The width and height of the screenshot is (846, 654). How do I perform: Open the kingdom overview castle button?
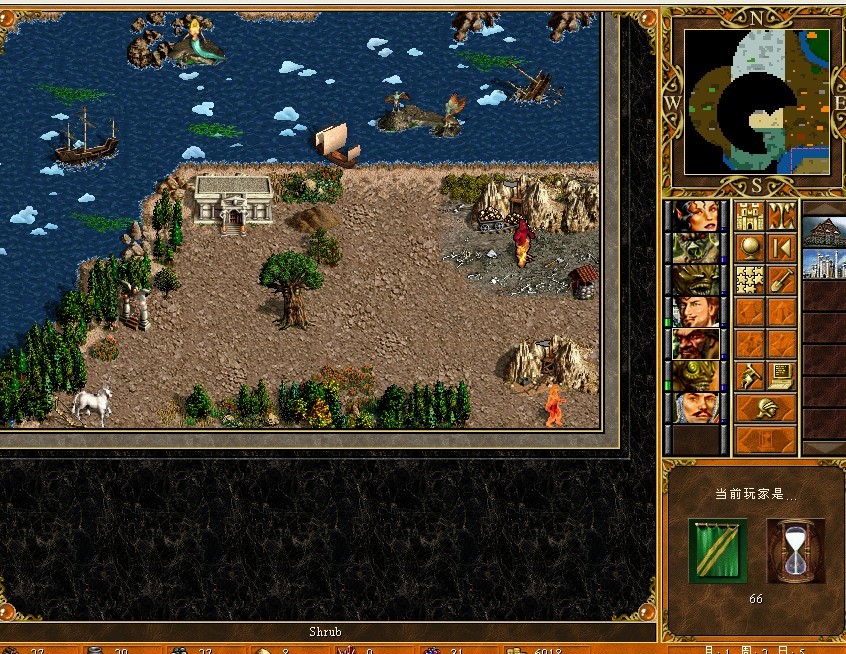[x=751, y=216]
